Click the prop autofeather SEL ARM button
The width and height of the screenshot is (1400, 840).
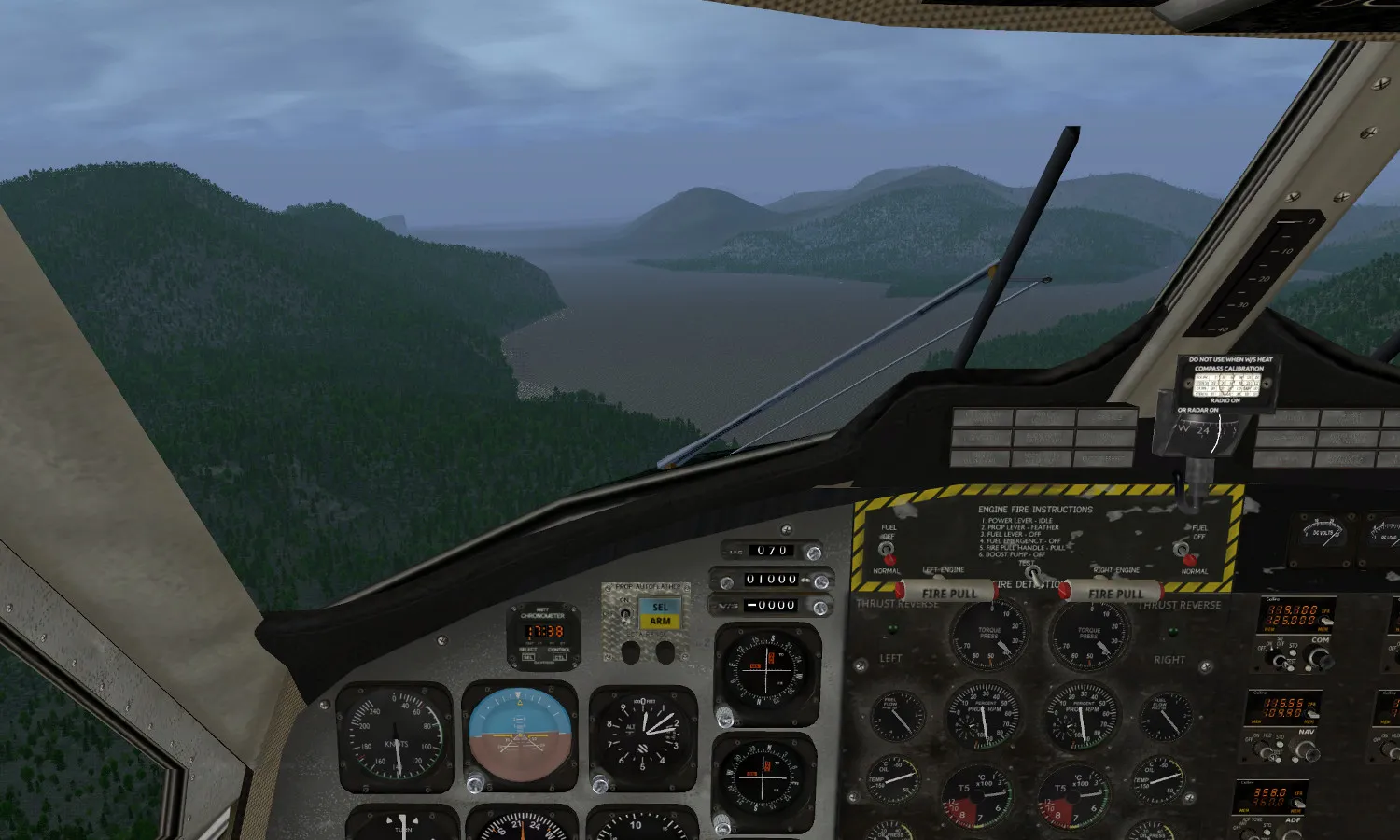pos(660,613)
